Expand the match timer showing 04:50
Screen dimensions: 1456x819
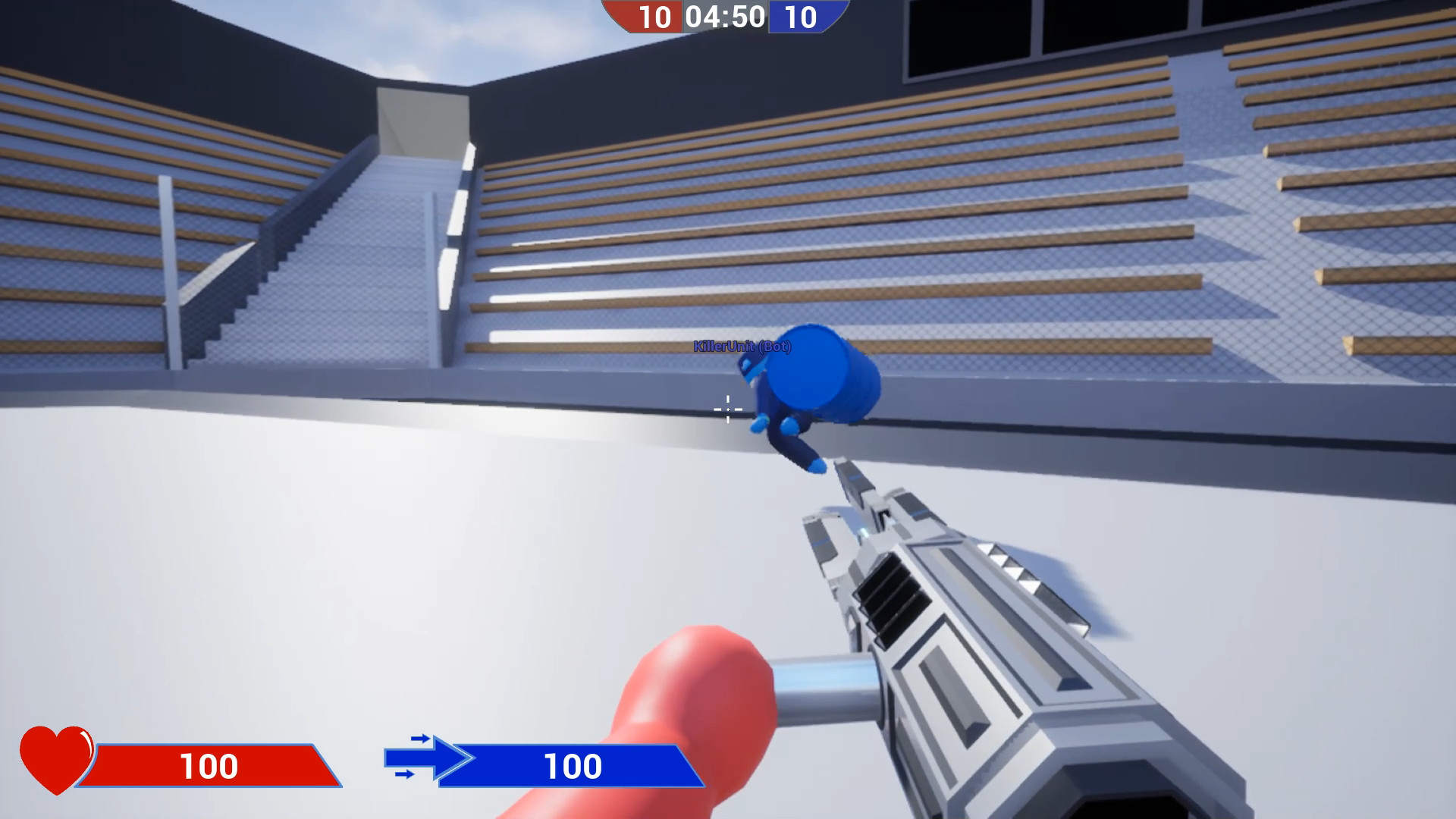(x=726, y=17)
